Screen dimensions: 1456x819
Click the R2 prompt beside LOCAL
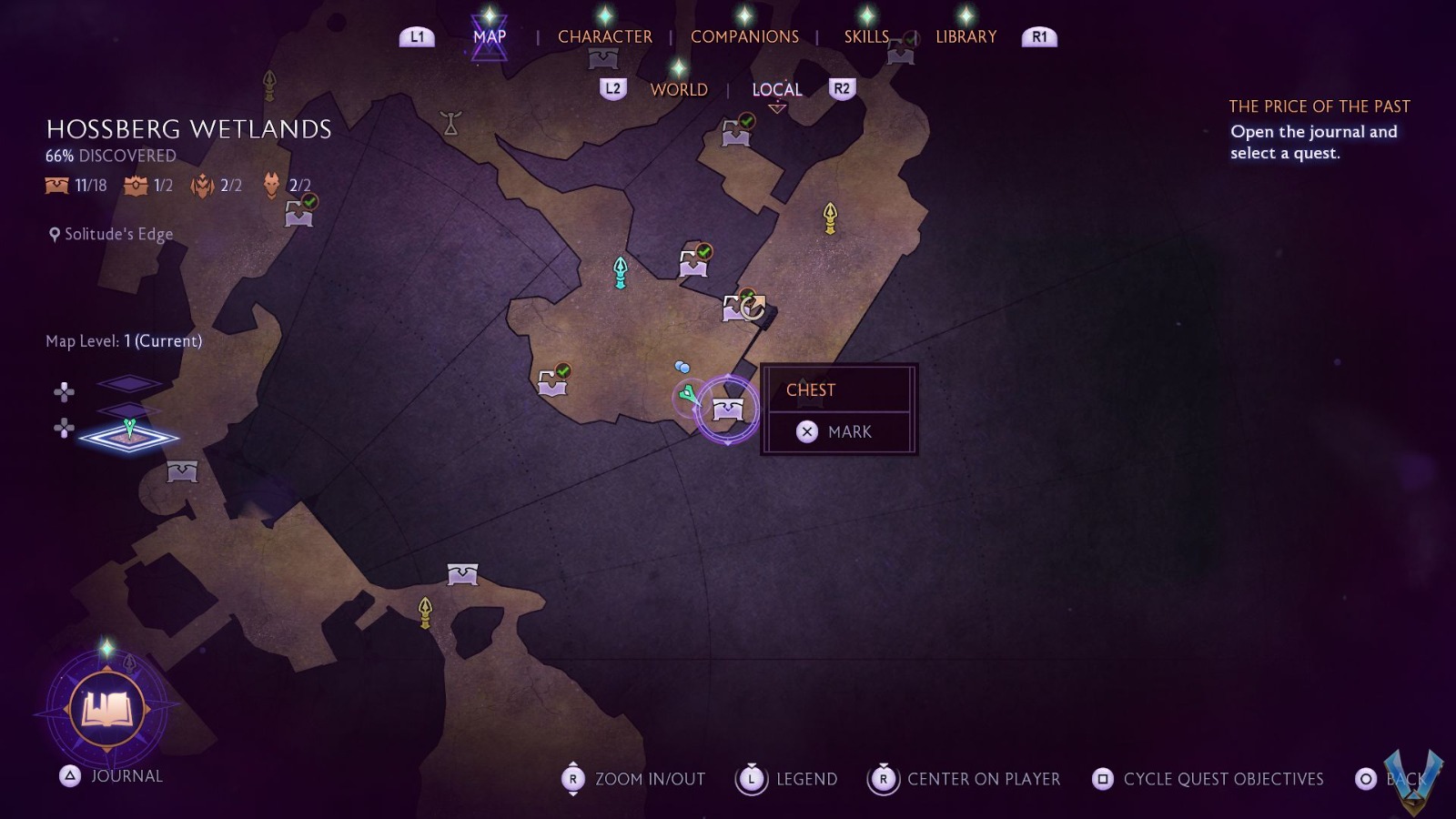click(842, 88)
